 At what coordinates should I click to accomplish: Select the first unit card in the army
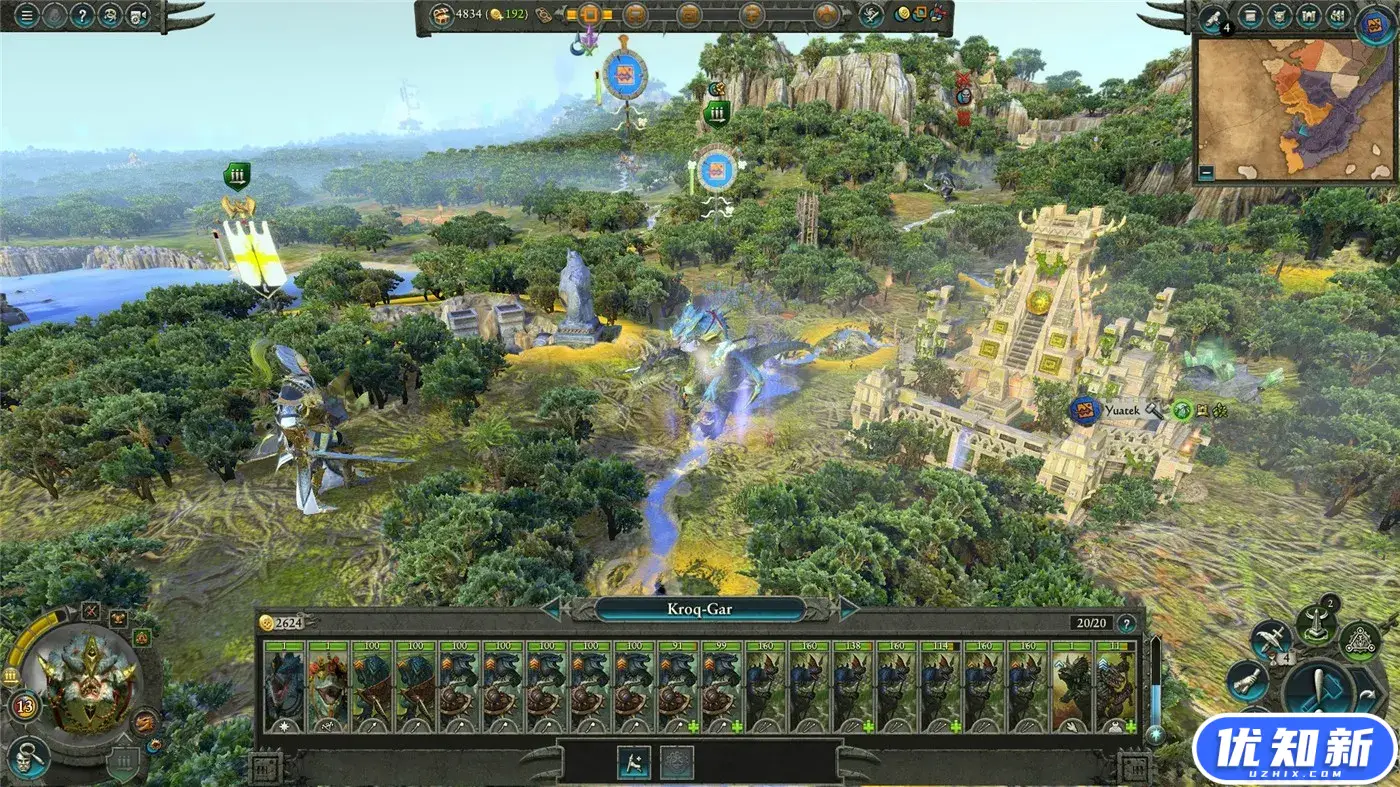[285, 687]
